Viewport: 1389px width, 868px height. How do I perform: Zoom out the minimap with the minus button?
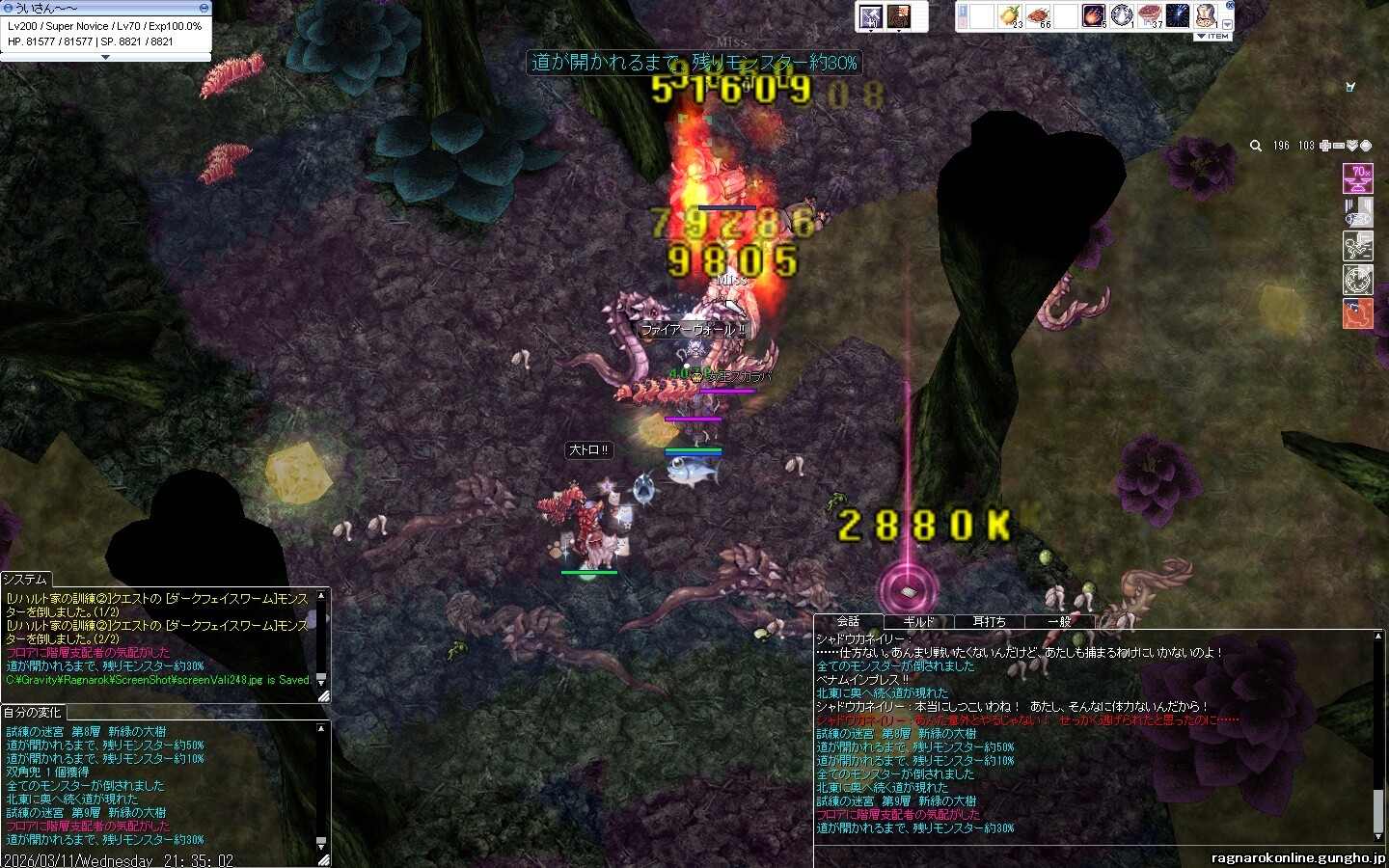(x=1338, y=146)
